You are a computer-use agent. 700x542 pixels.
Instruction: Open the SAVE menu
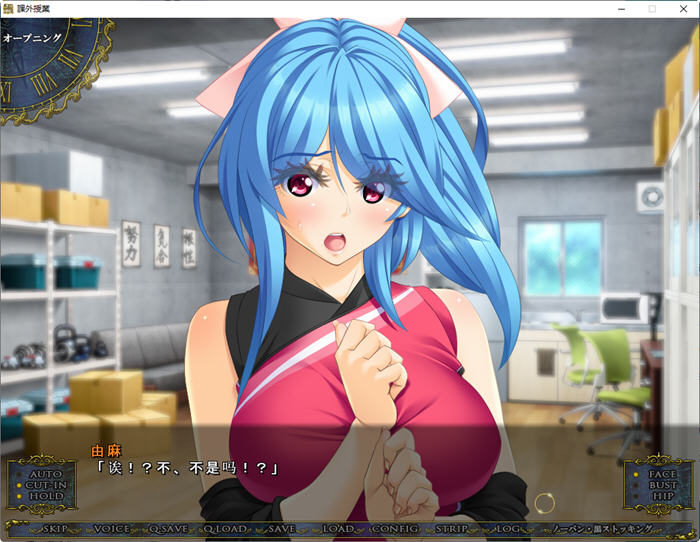coord(282,528)
